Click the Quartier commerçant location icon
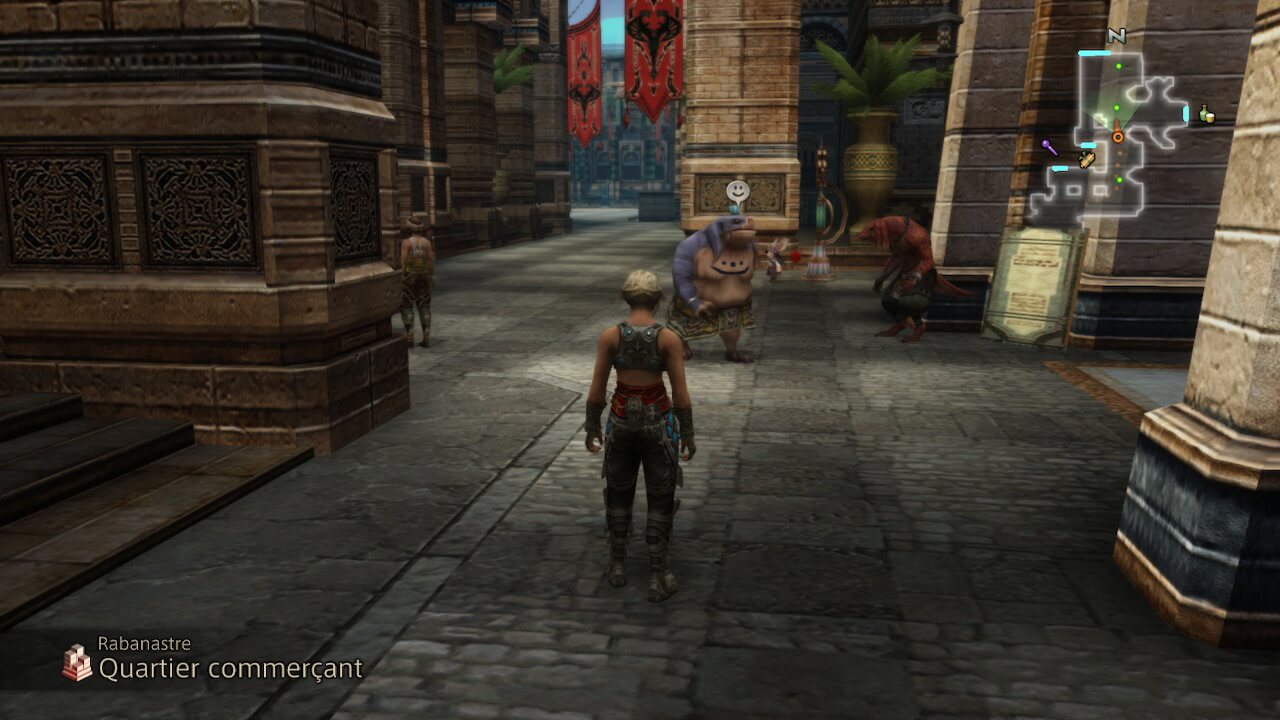 click(76, 662)
